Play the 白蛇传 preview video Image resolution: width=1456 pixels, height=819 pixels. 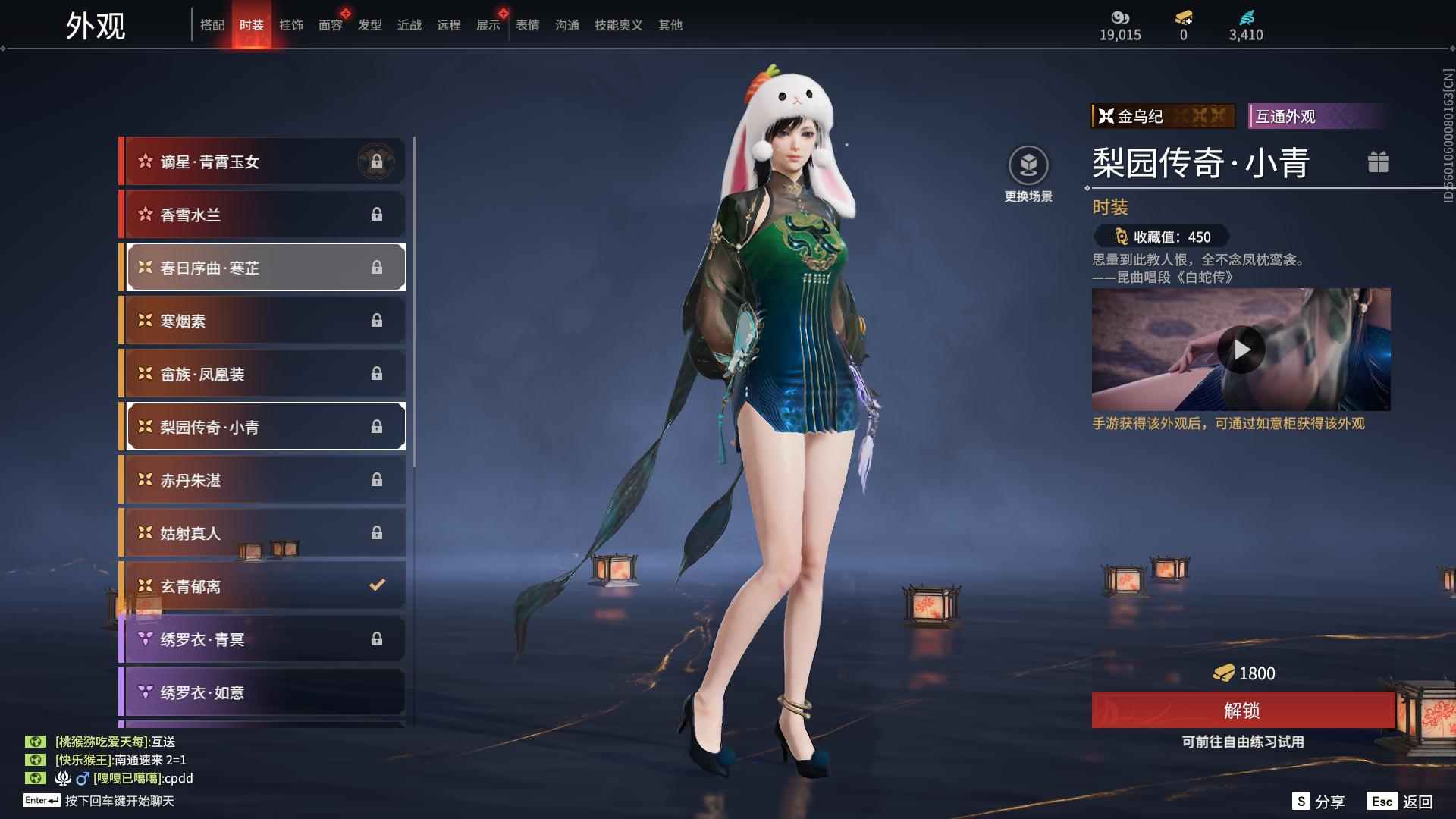pyautogui.click(x=1241, y=350)
